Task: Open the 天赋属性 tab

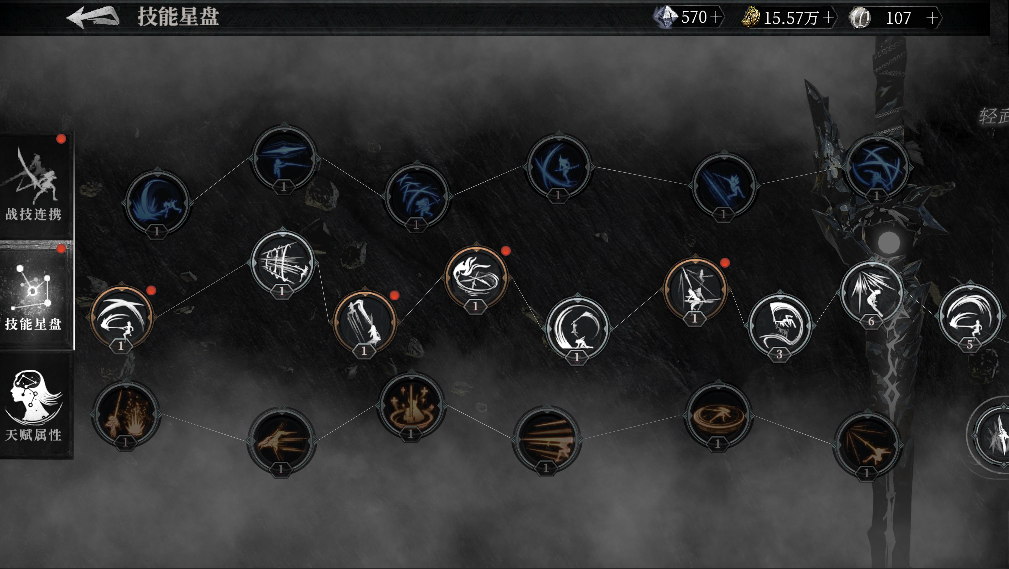Action: coord(36,407)
